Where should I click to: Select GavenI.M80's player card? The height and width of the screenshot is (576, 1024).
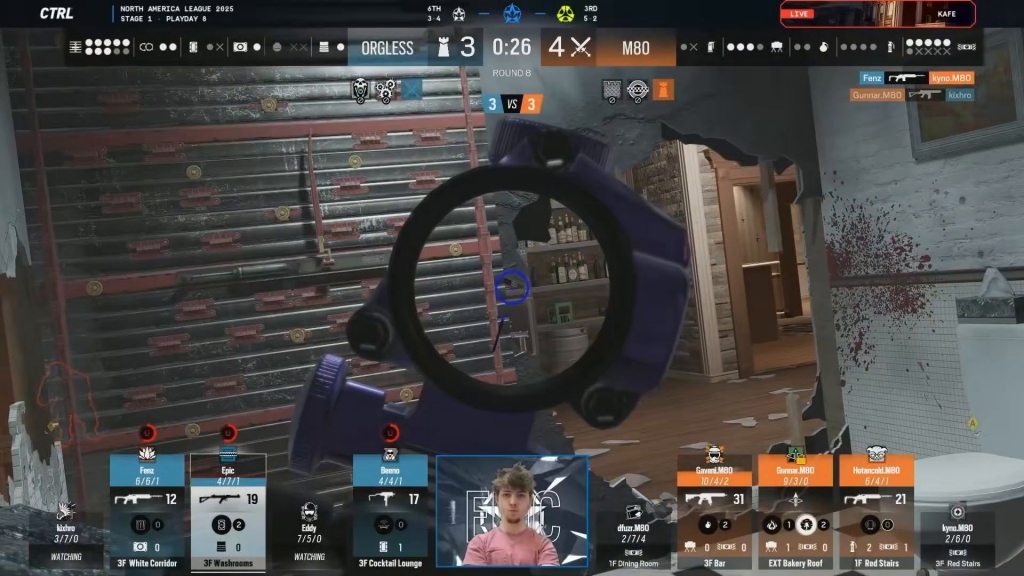click(714, 510)
